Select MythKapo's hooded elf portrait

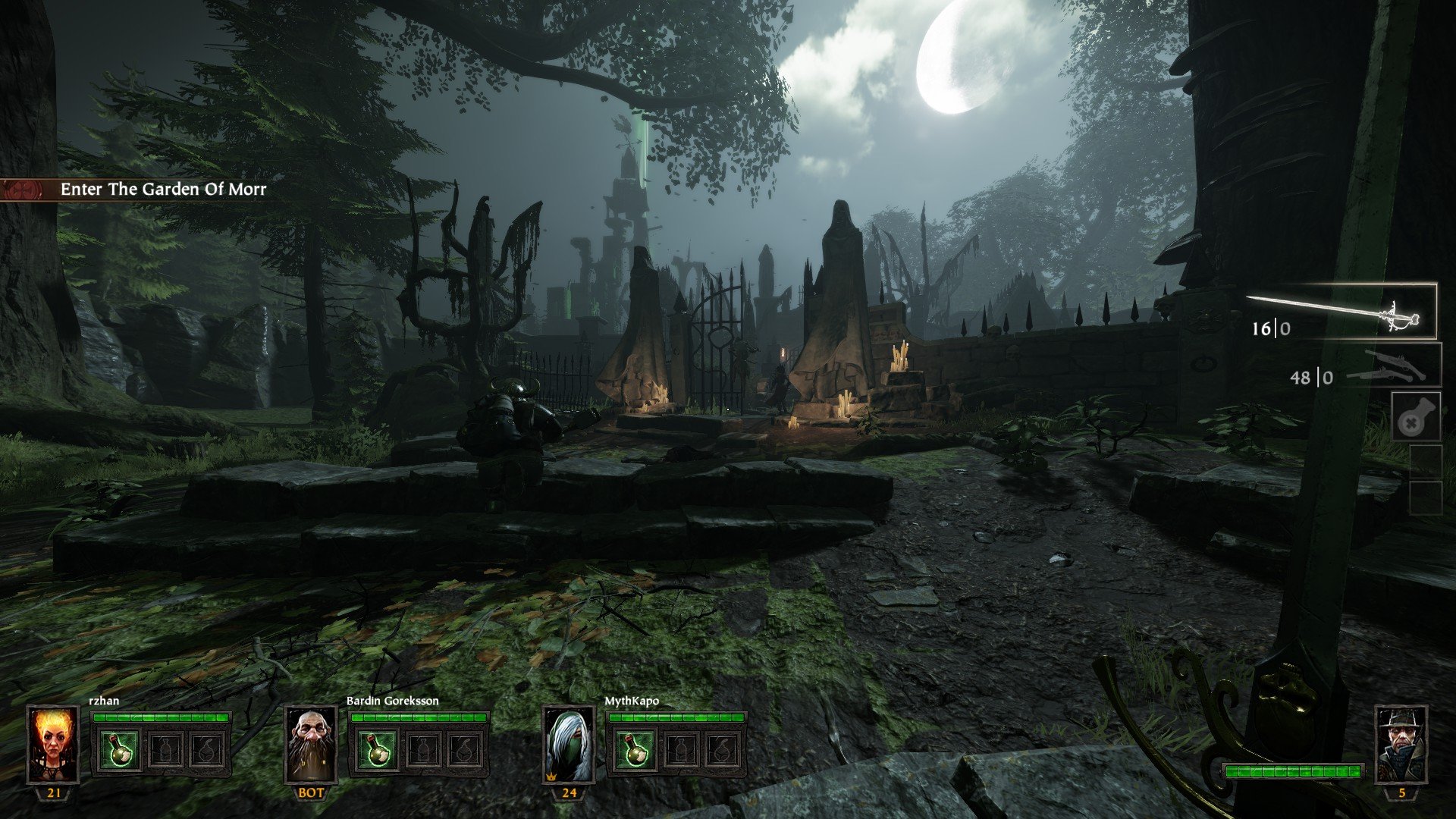click(x=569, y=744)
